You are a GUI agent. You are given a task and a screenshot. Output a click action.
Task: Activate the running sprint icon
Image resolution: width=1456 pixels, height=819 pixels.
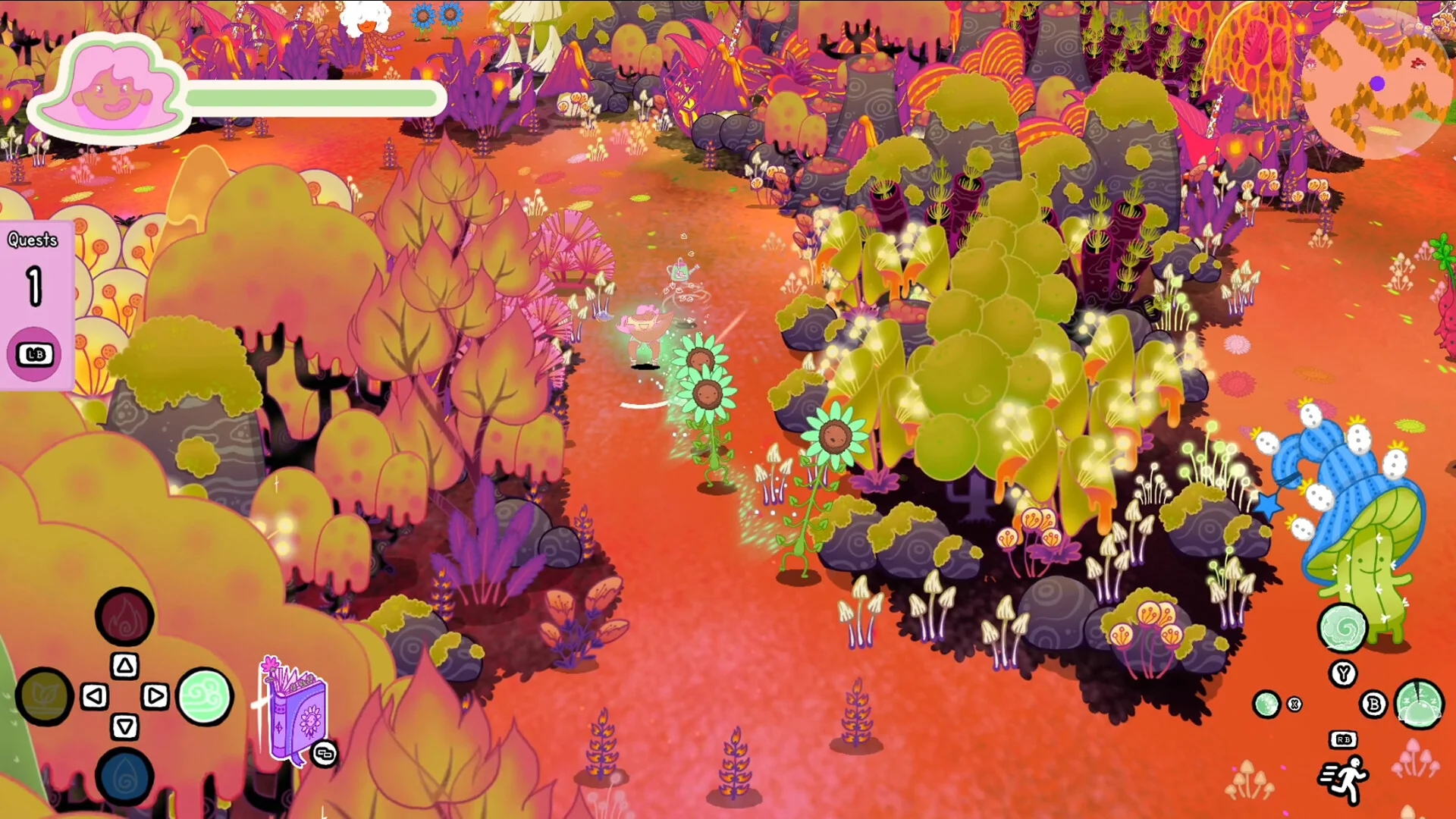(x=1344, y=780)
